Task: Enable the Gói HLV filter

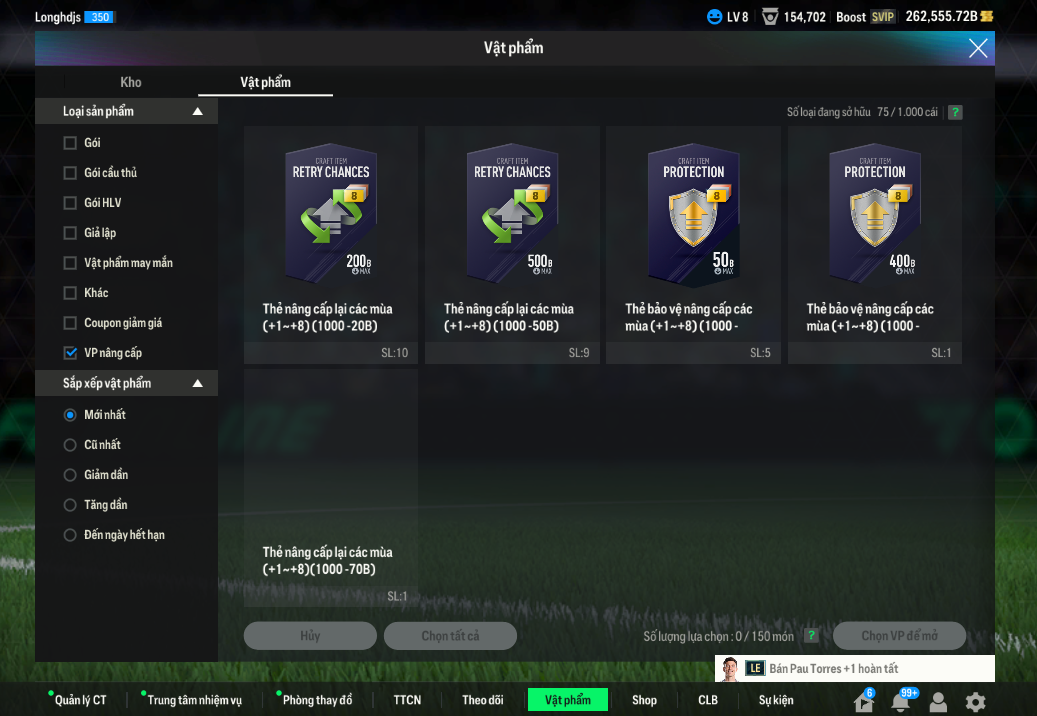Action: click(x=70, y=203)
